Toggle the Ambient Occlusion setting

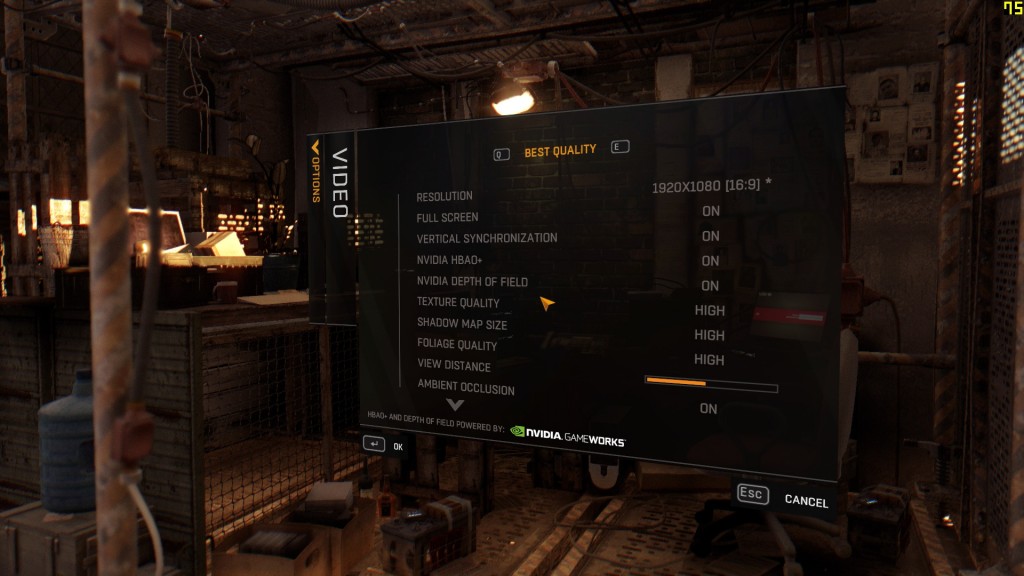tap(709, 409)
